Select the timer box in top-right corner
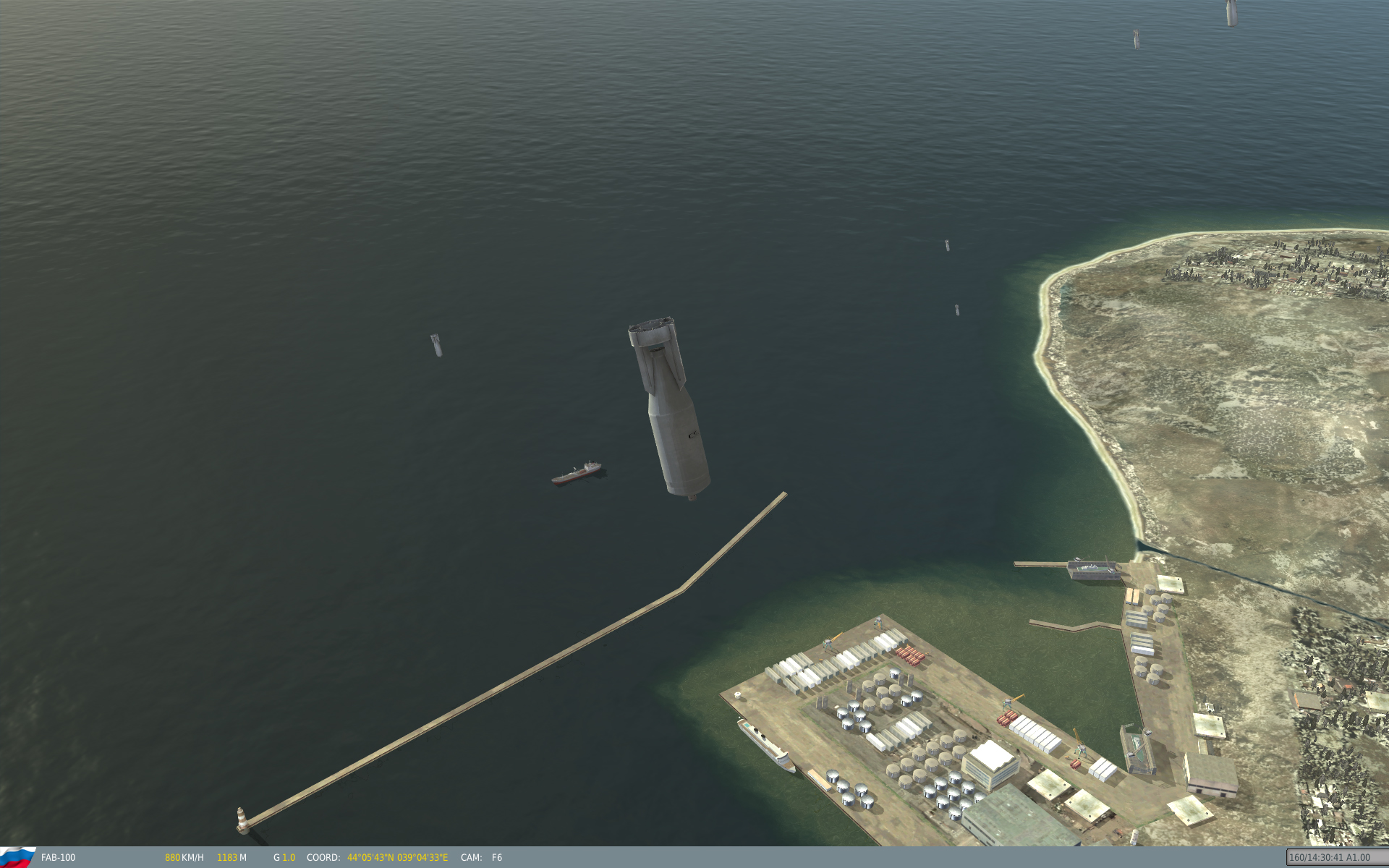This screenshot has height=868, width=1389. 1337,855
